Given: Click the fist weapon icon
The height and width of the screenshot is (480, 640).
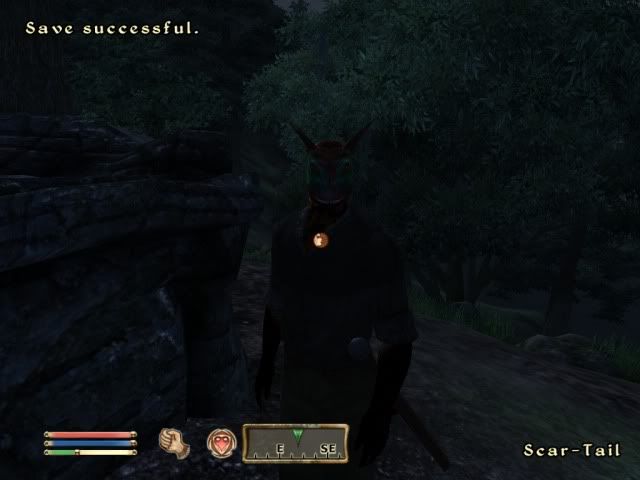Looking at the screenshot, I should [175, 442].
